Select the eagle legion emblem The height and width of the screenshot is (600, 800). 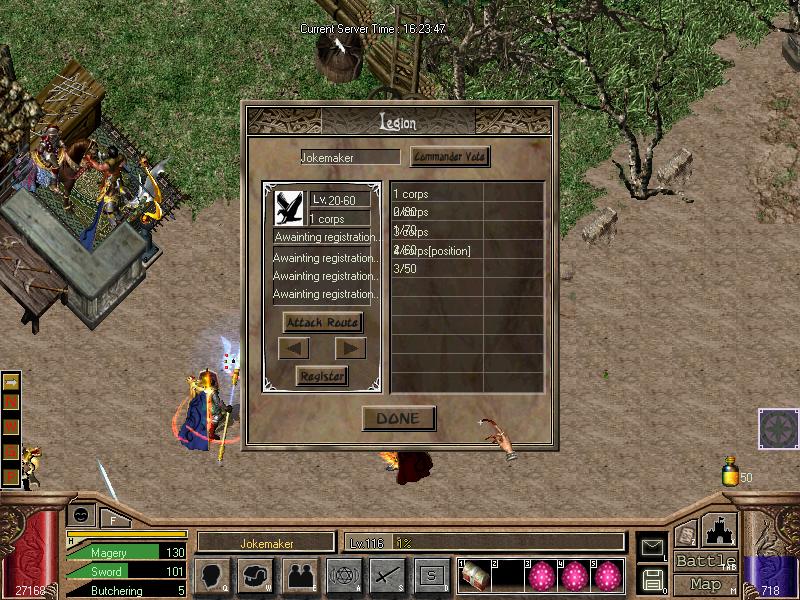tap(290, 206)
